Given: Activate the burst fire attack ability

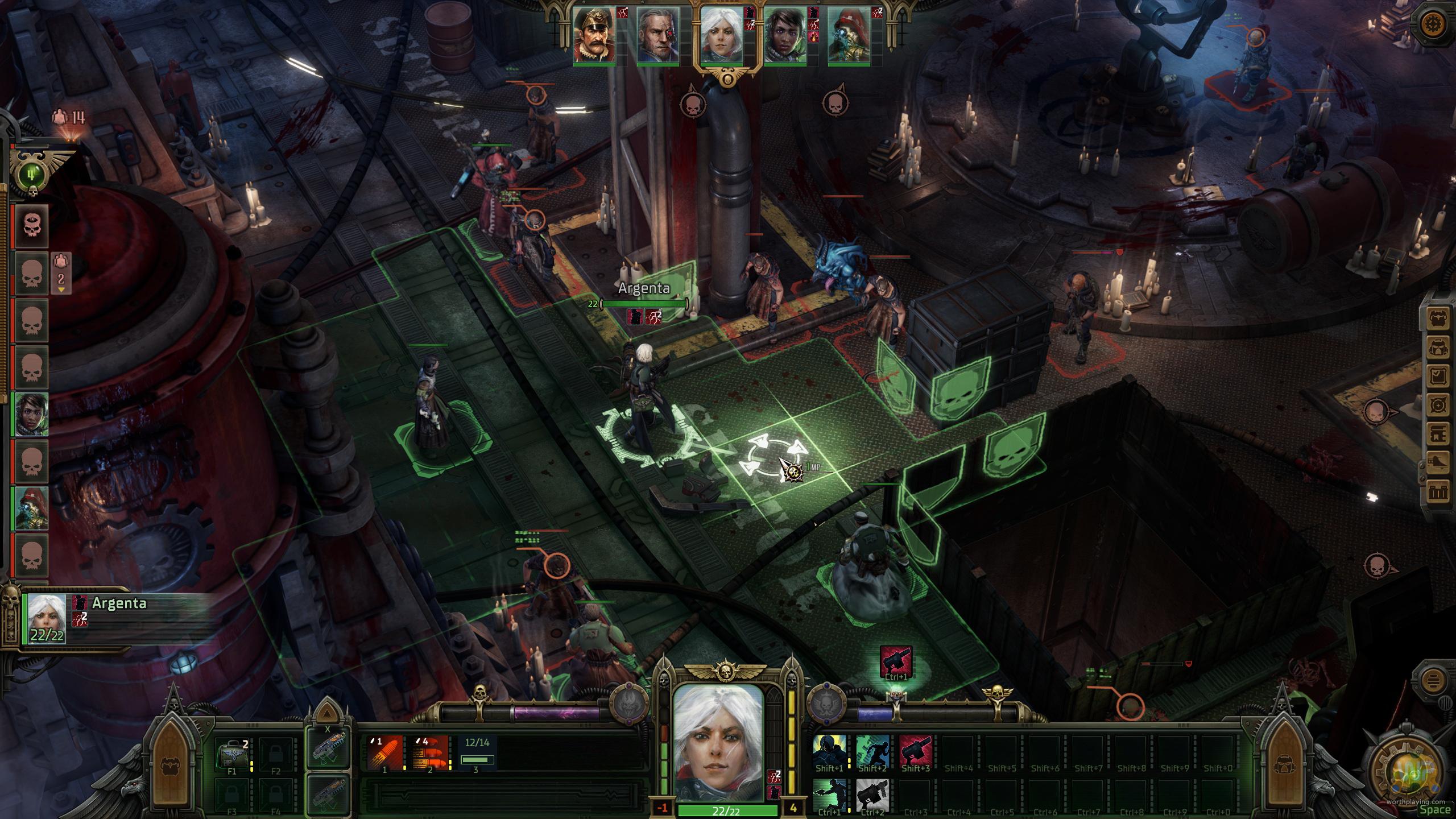Looking at the screenshot, I should [x=431, y=752].
